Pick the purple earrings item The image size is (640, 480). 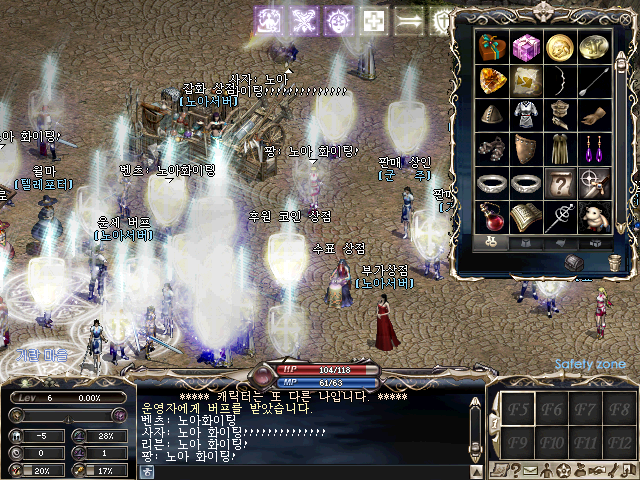pyautogui.click(x=595, y=149)
